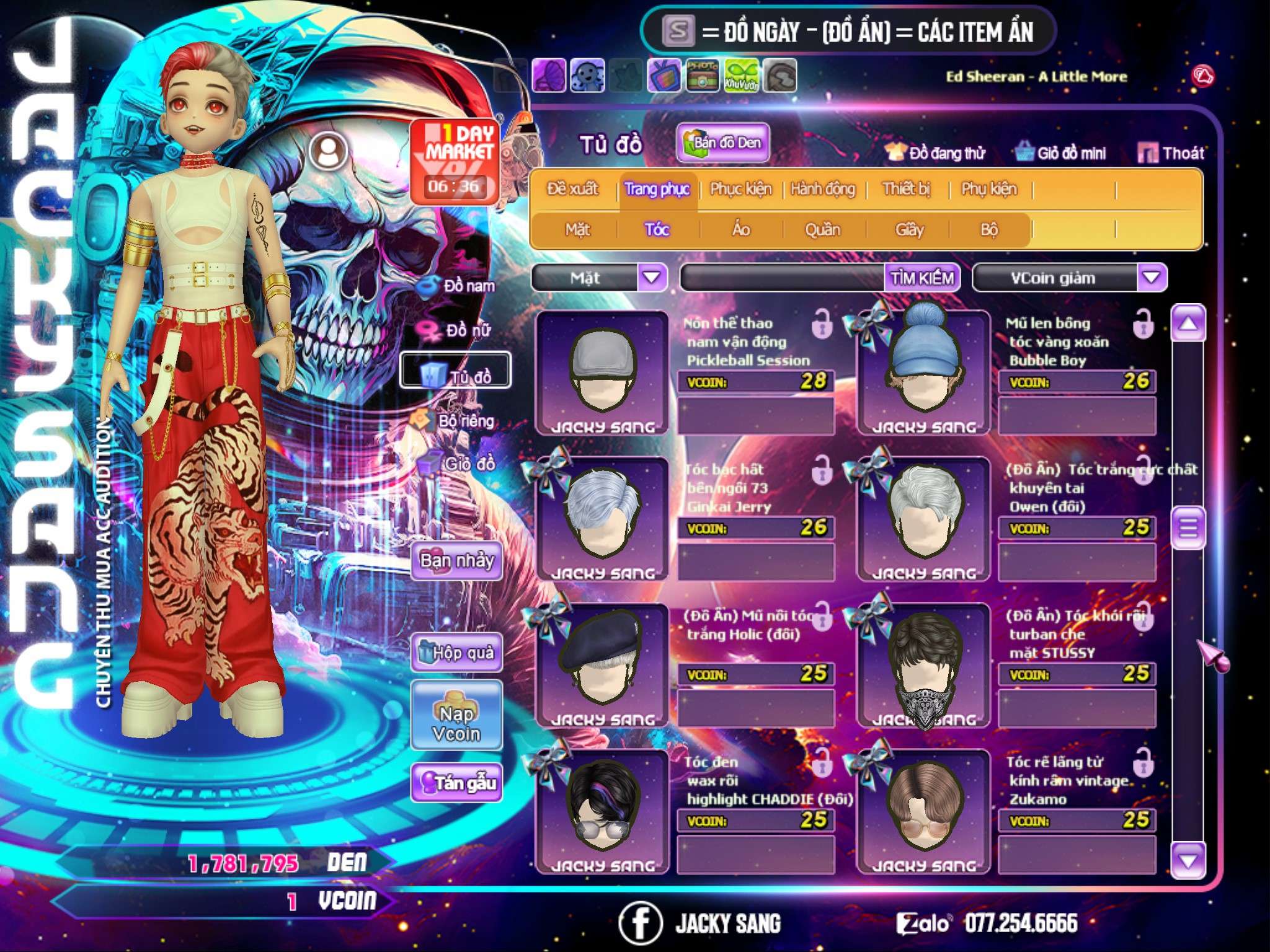Viewport: 1270px width, 952px height.
Task: Exit the wardrobe with Thoát
Action: coord(1171,153)
